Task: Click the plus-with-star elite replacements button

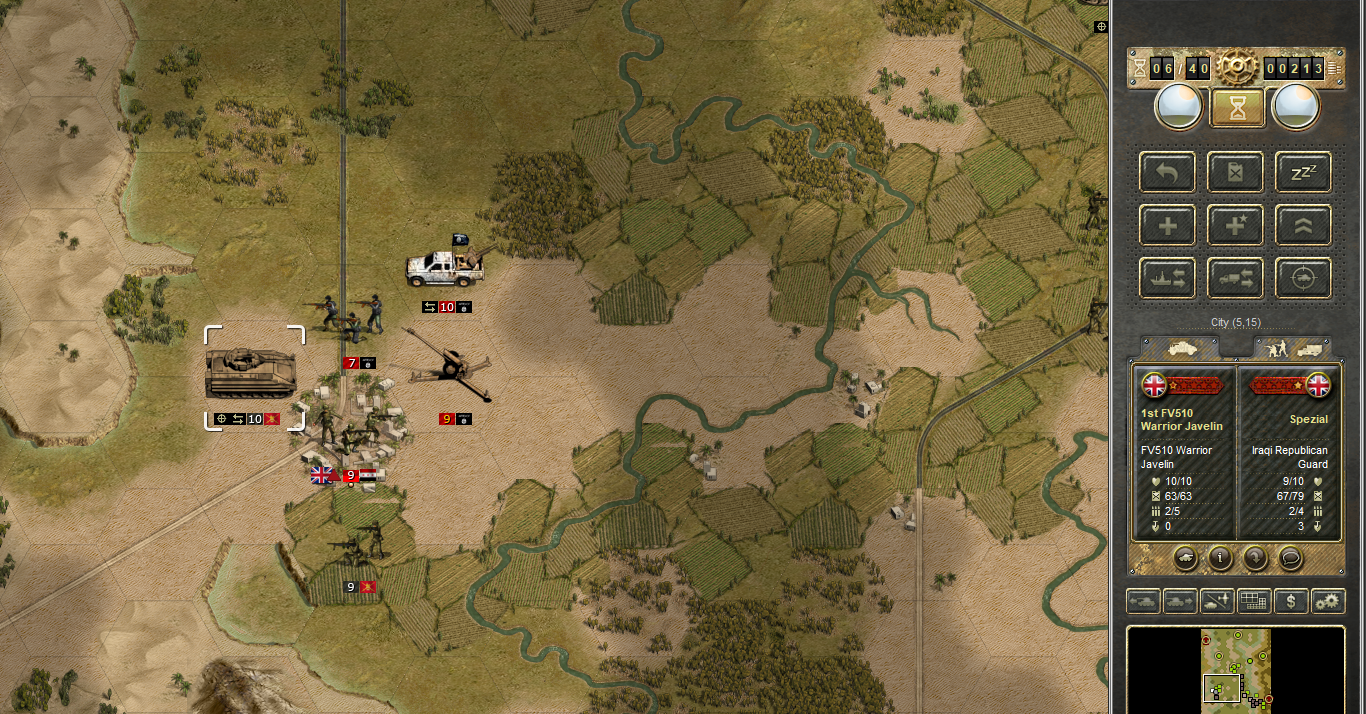Action: (1235, 225)
